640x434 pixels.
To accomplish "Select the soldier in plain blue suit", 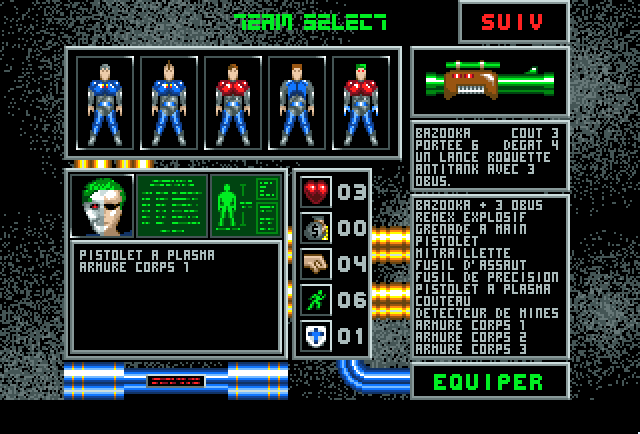I will pyautogui.click(x=296, y=101).
